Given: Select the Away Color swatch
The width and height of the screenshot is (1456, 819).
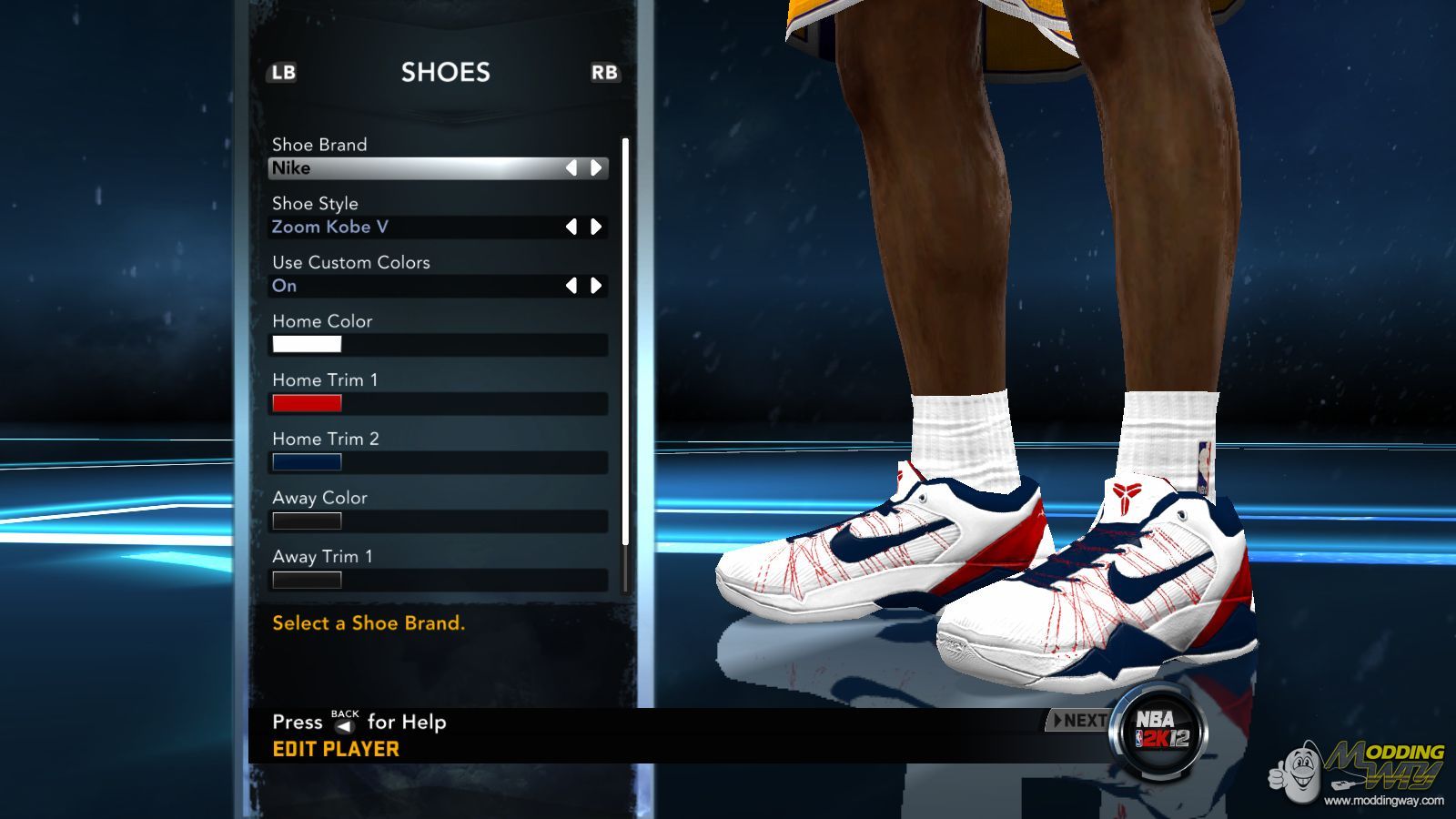Looking at the screenshot, I should click(x=307, y=521).
